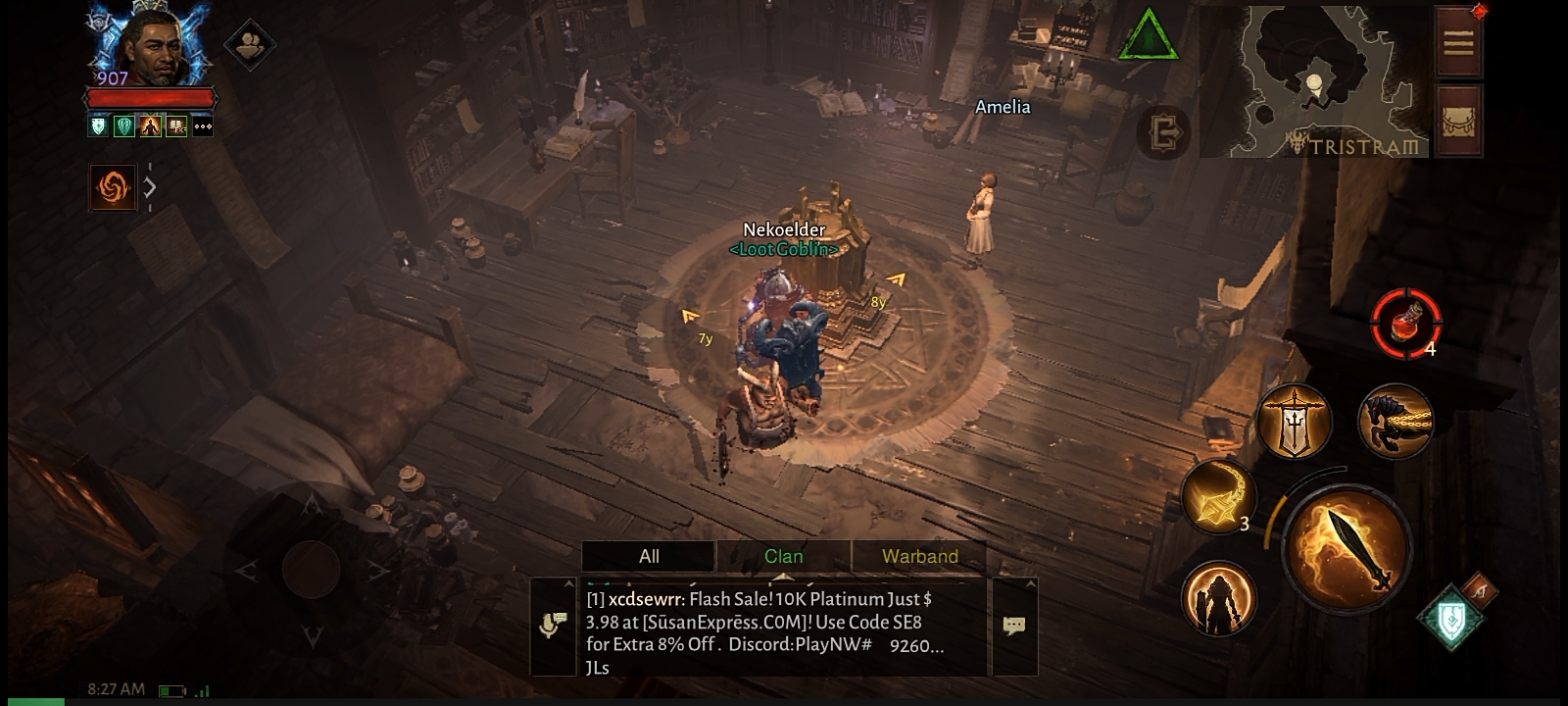Tap the teal diamond shield button
1568x706 pixels.
(x=1452, y=618)
